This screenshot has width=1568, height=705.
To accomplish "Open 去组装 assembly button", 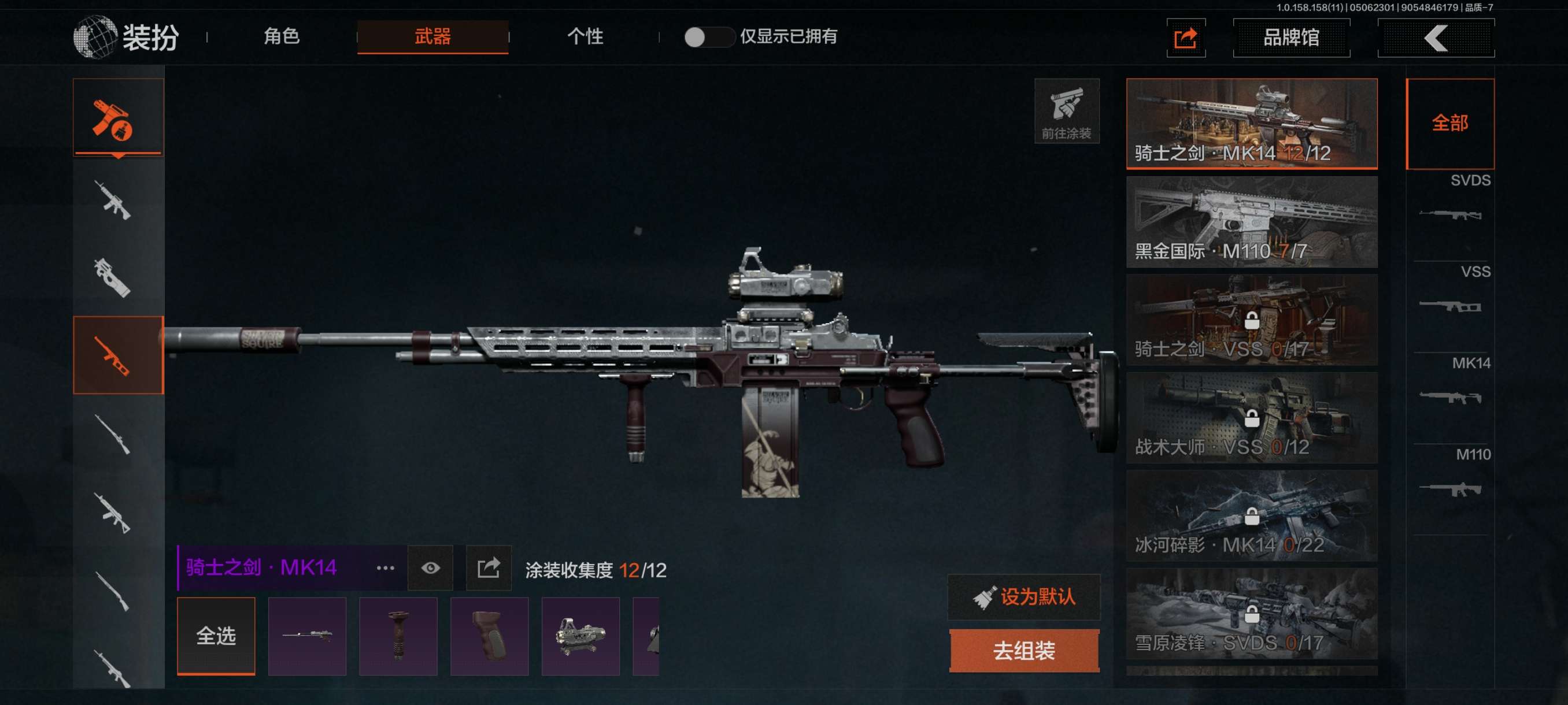I will click(1024, 651).
